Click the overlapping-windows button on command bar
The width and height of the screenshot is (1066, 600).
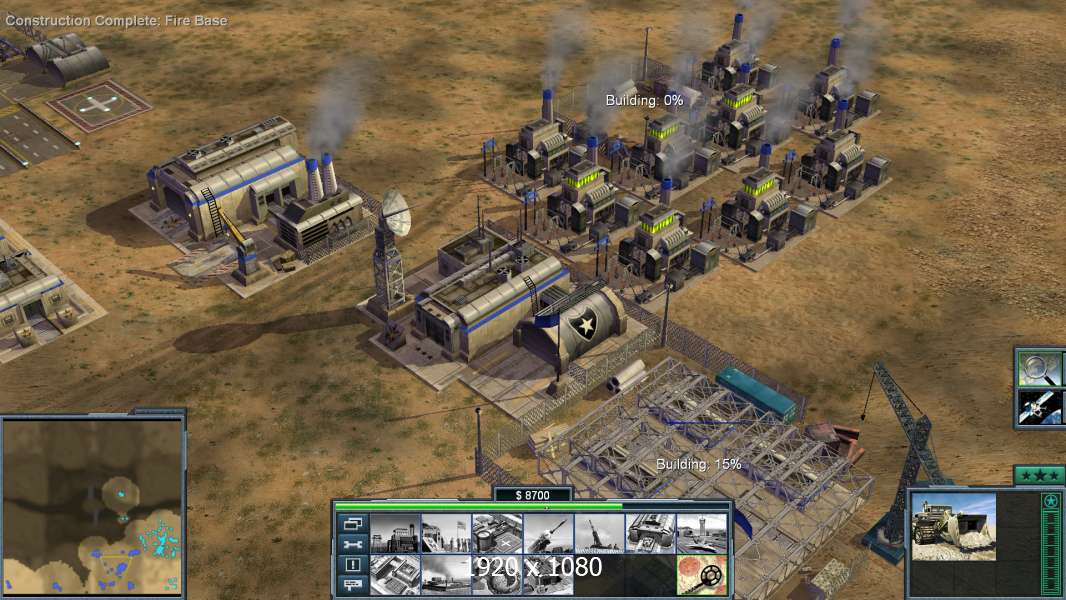pos(351,524)
